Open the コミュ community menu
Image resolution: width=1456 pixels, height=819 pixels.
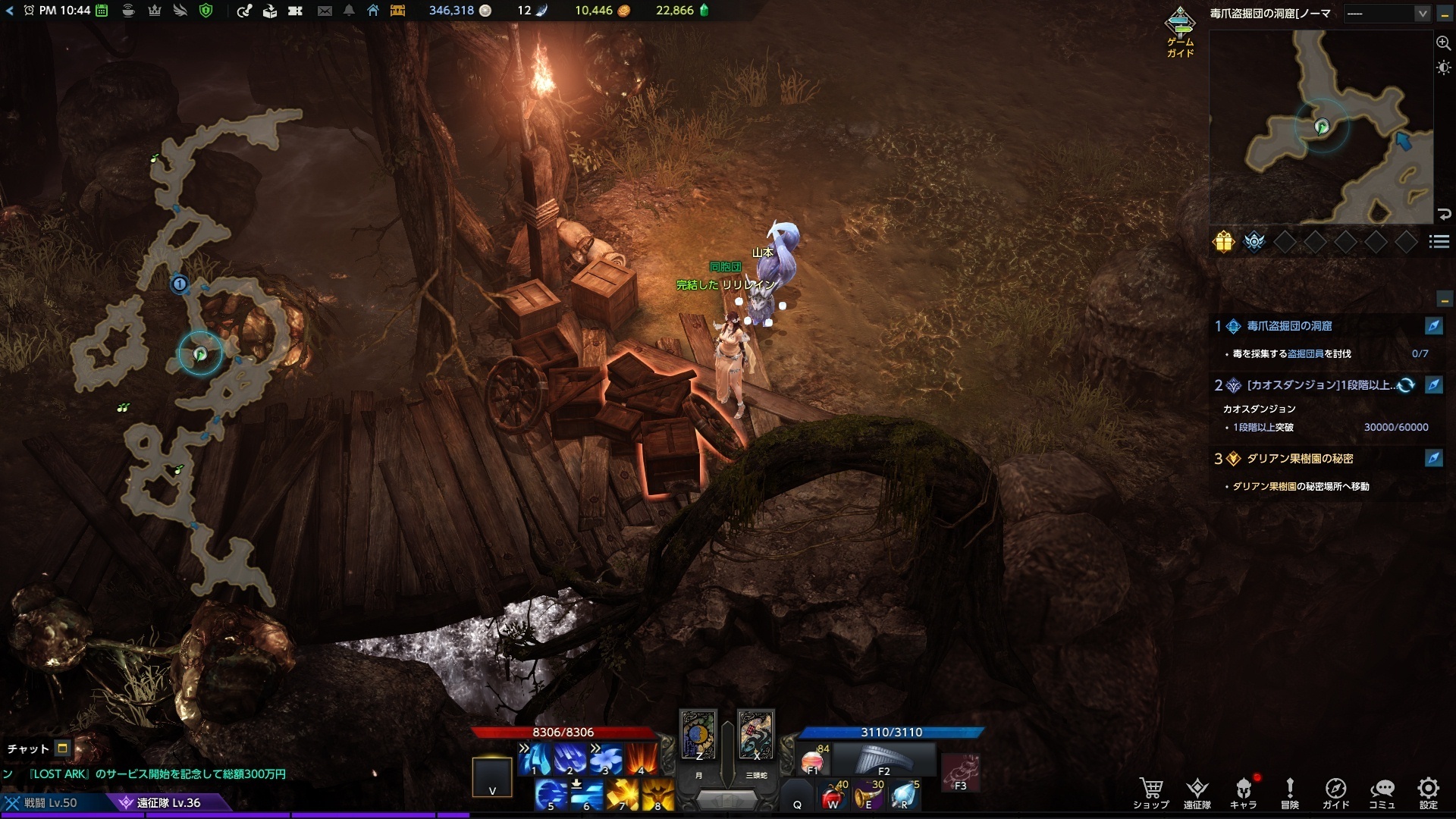pyautogui.click(x=1382, y=792)
